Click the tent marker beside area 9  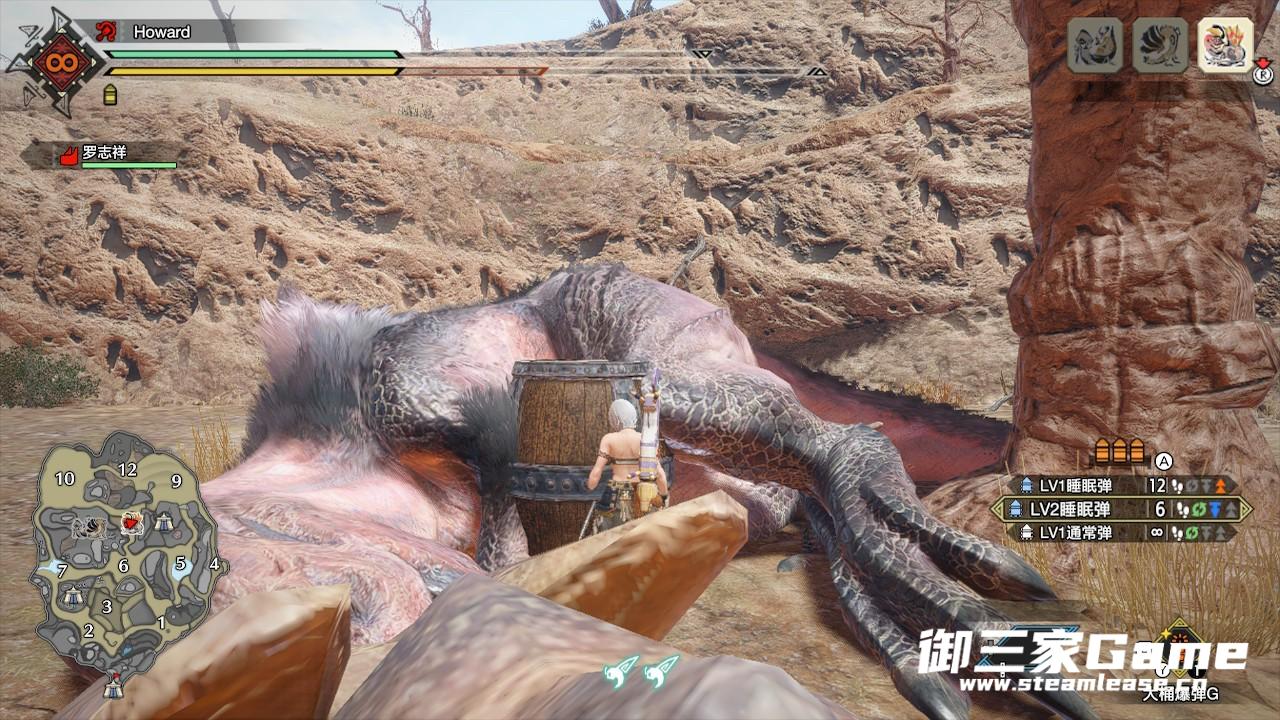pyautogui.click(x=162, y=521)
